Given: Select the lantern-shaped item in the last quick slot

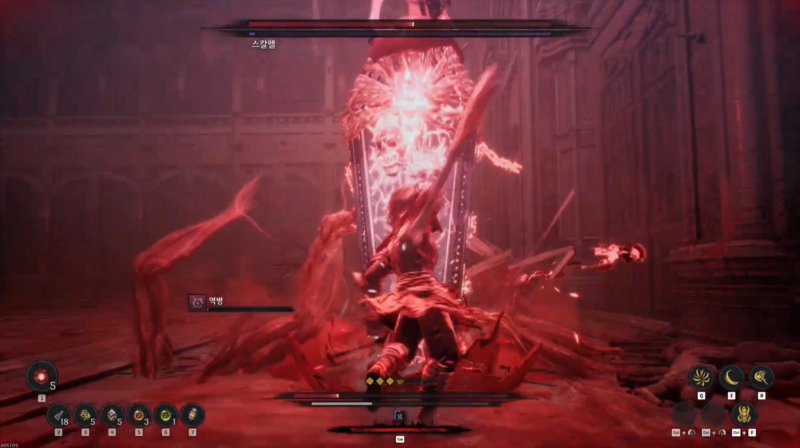Looking at the screenshot, I should (x=192, y=414).
